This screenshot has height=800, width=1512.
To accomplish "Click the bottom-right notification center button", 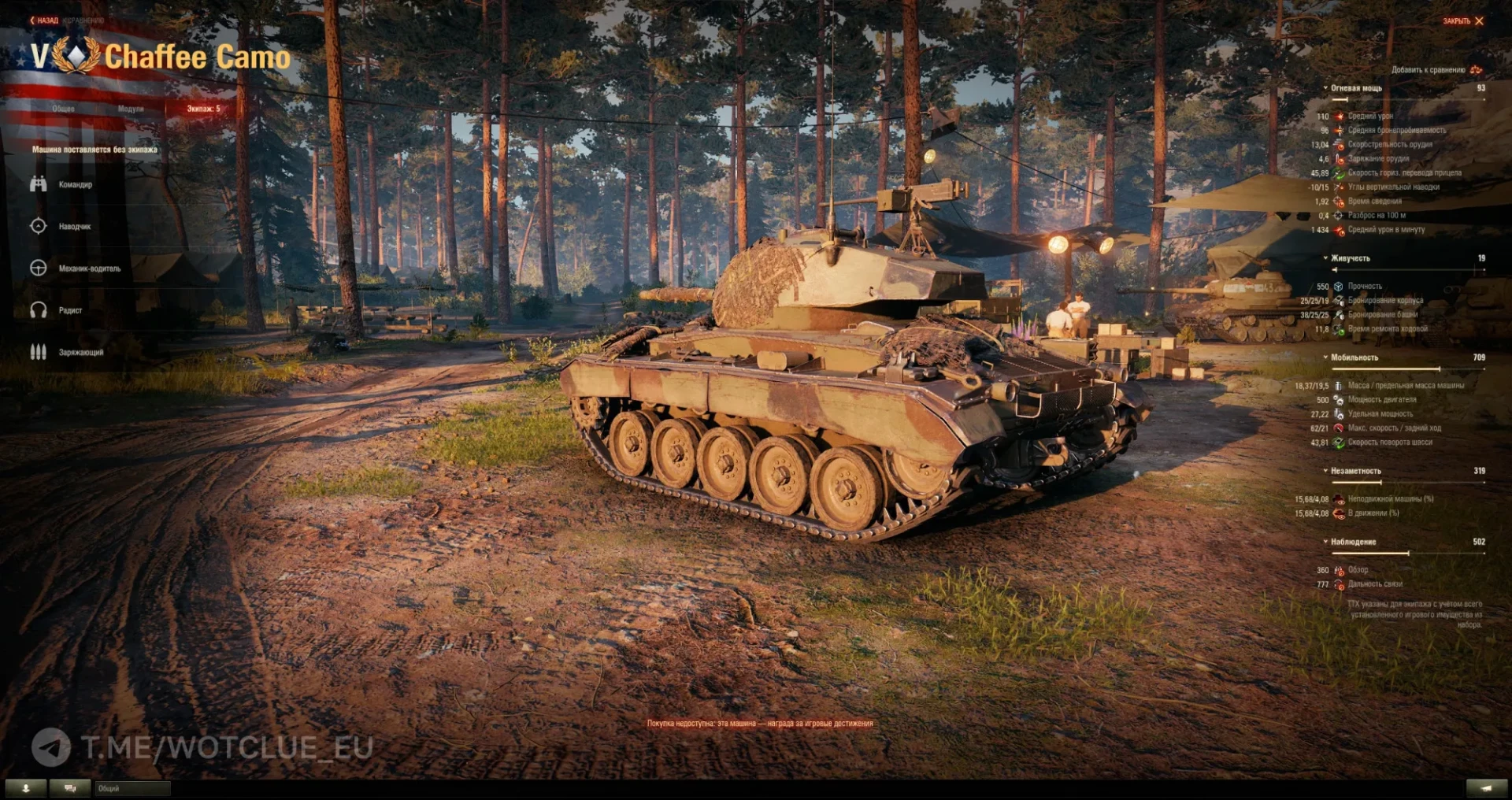I will [1486, 788].
